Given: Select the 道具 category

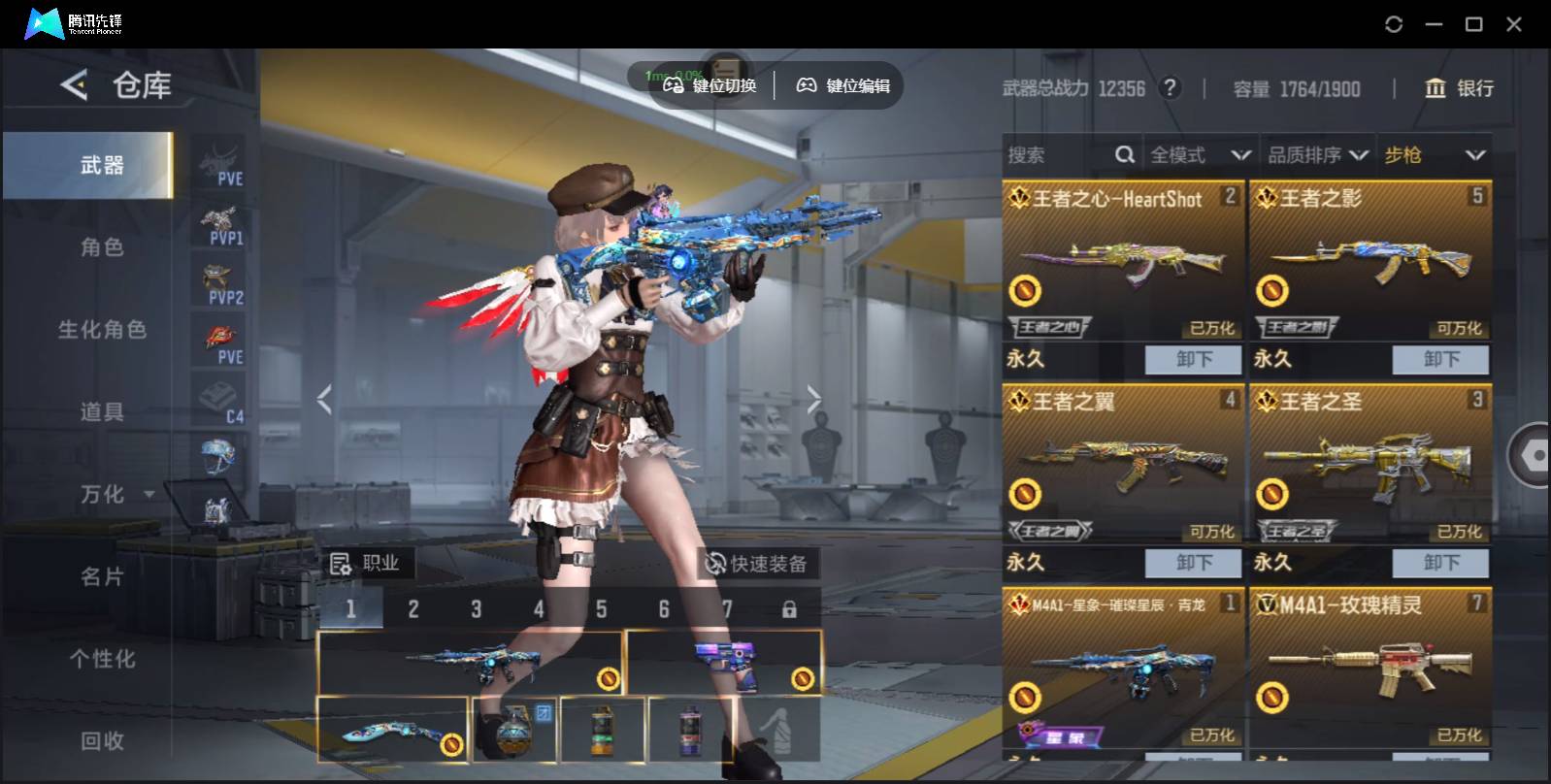Looking at the screenshot, I should (x=102, y=412).
